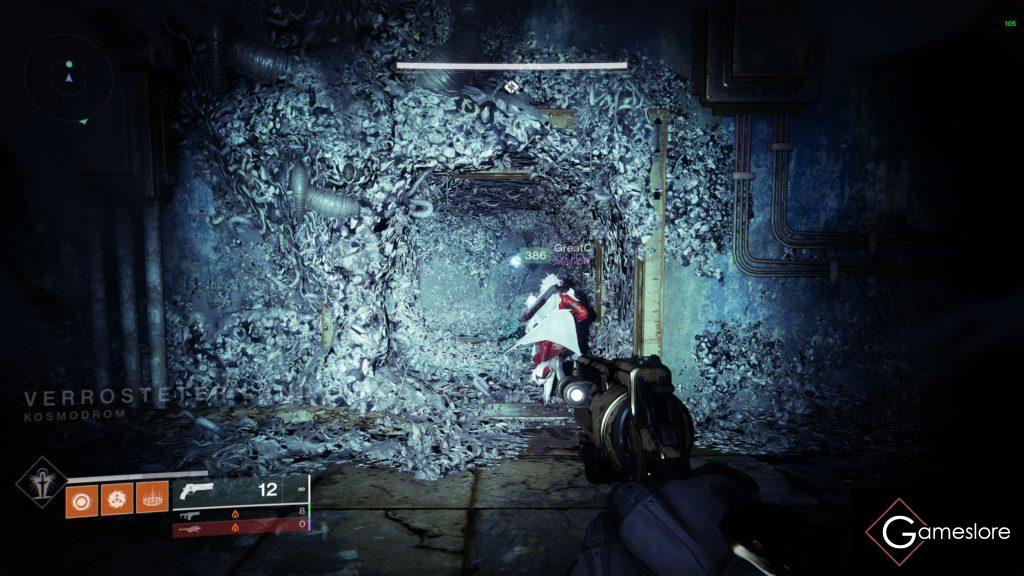Viewport: 1024px width, 576px height.
Task: Select the green teammate dot on the radar
Action: [x=69, y=62]
